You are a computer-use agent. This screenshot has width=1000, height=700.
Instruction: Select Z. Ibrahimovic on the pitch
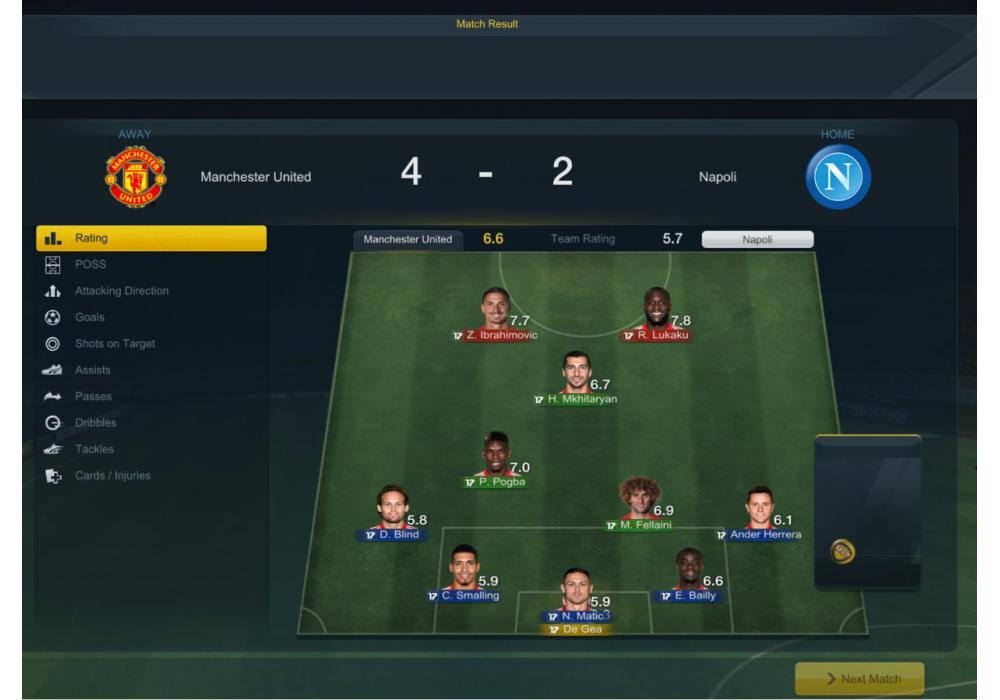[x=494, y=310]
